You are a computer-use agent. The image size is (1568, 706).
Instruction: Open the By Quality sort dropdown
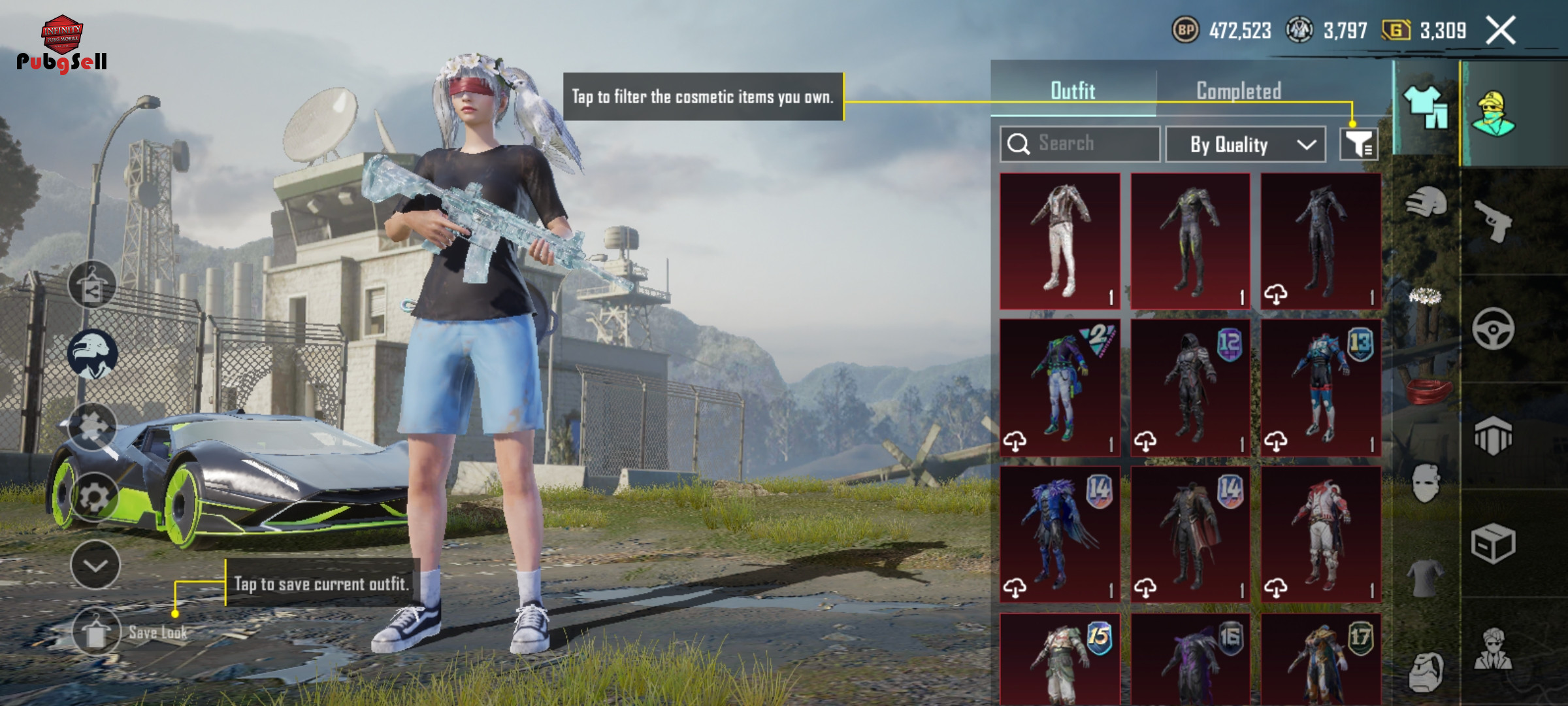(1245, 144)
